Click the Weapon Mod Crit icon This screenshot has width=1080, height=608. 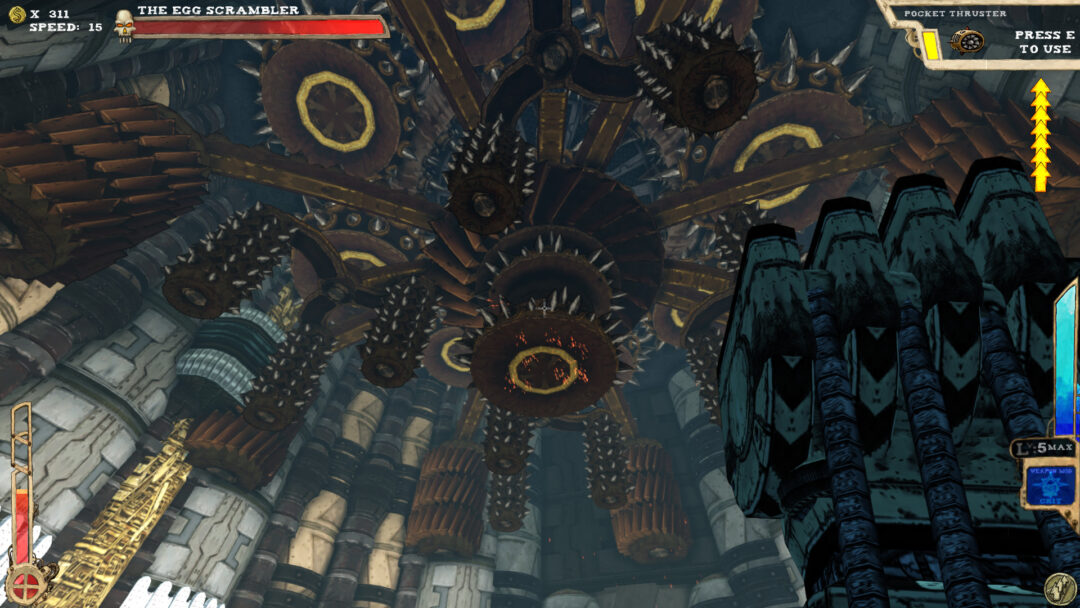(1050, 485)
